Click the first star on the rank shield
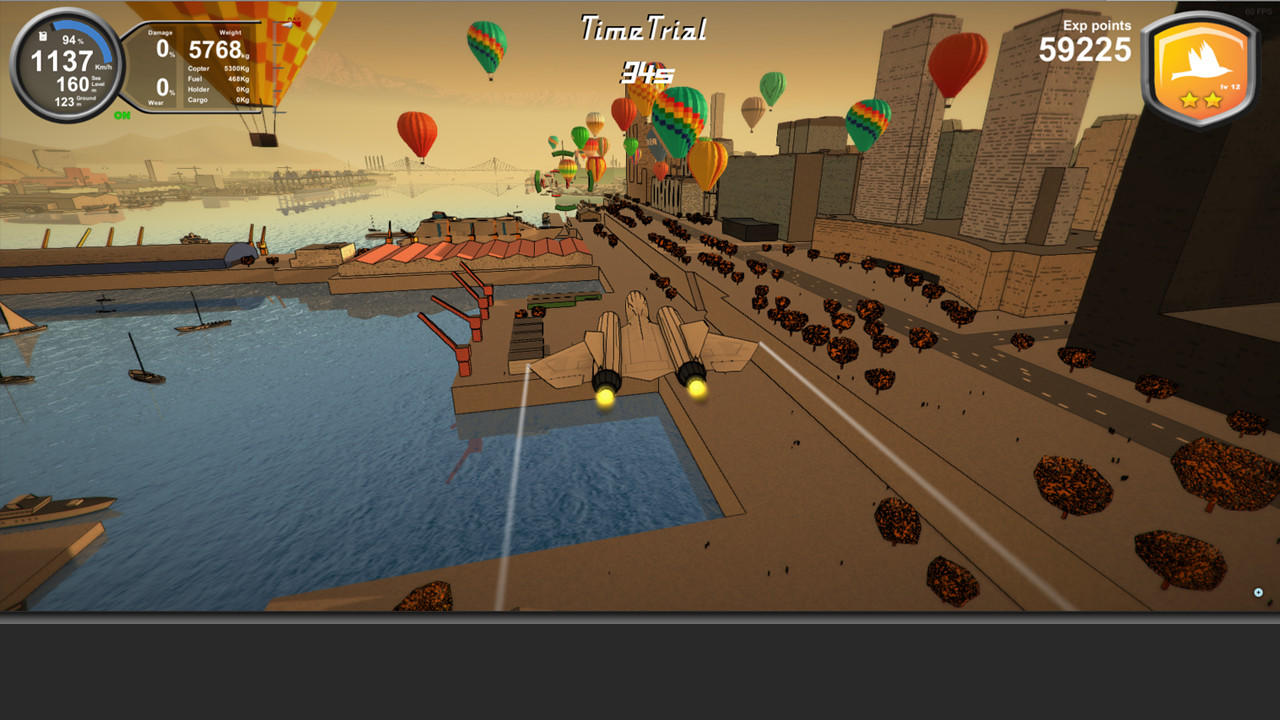This screenshot has width=1280, height=720. coord(1189,99)
